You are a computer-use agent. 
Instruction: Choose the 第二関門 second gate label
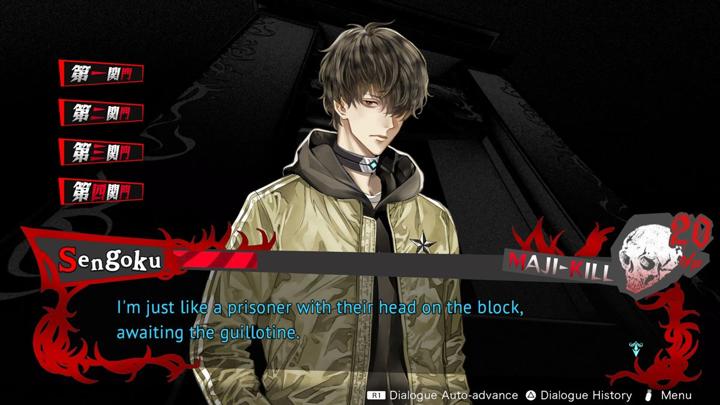click(x=102, y=112)
